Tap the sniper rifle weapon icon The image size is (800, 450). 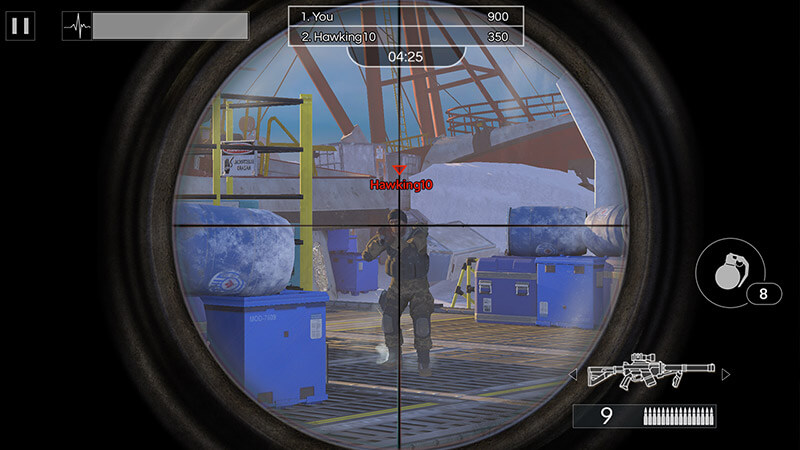pyautogui.click(x=650, y=374)
